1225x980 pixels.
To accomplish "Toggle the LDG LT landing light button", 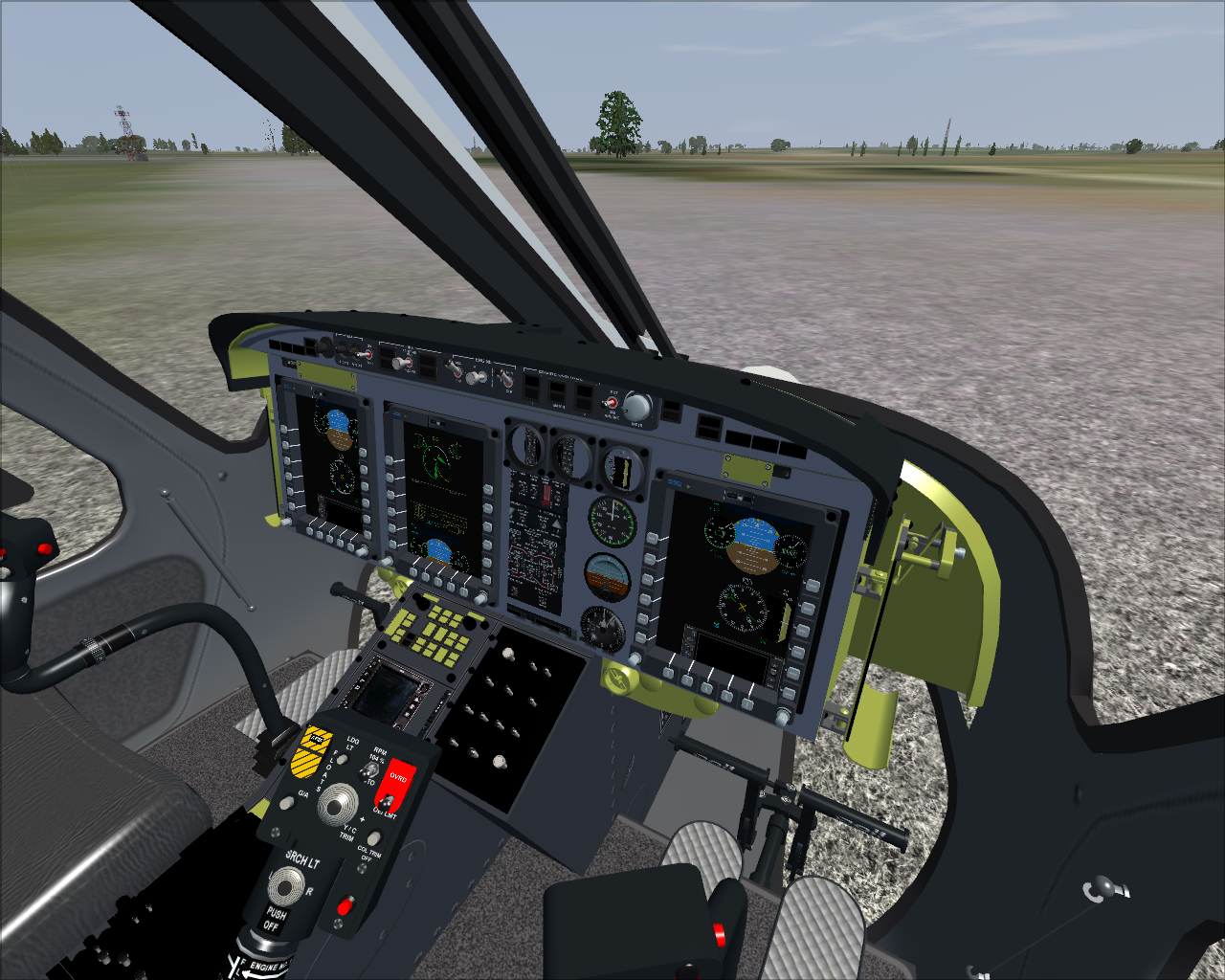I will tap(343, 758).
